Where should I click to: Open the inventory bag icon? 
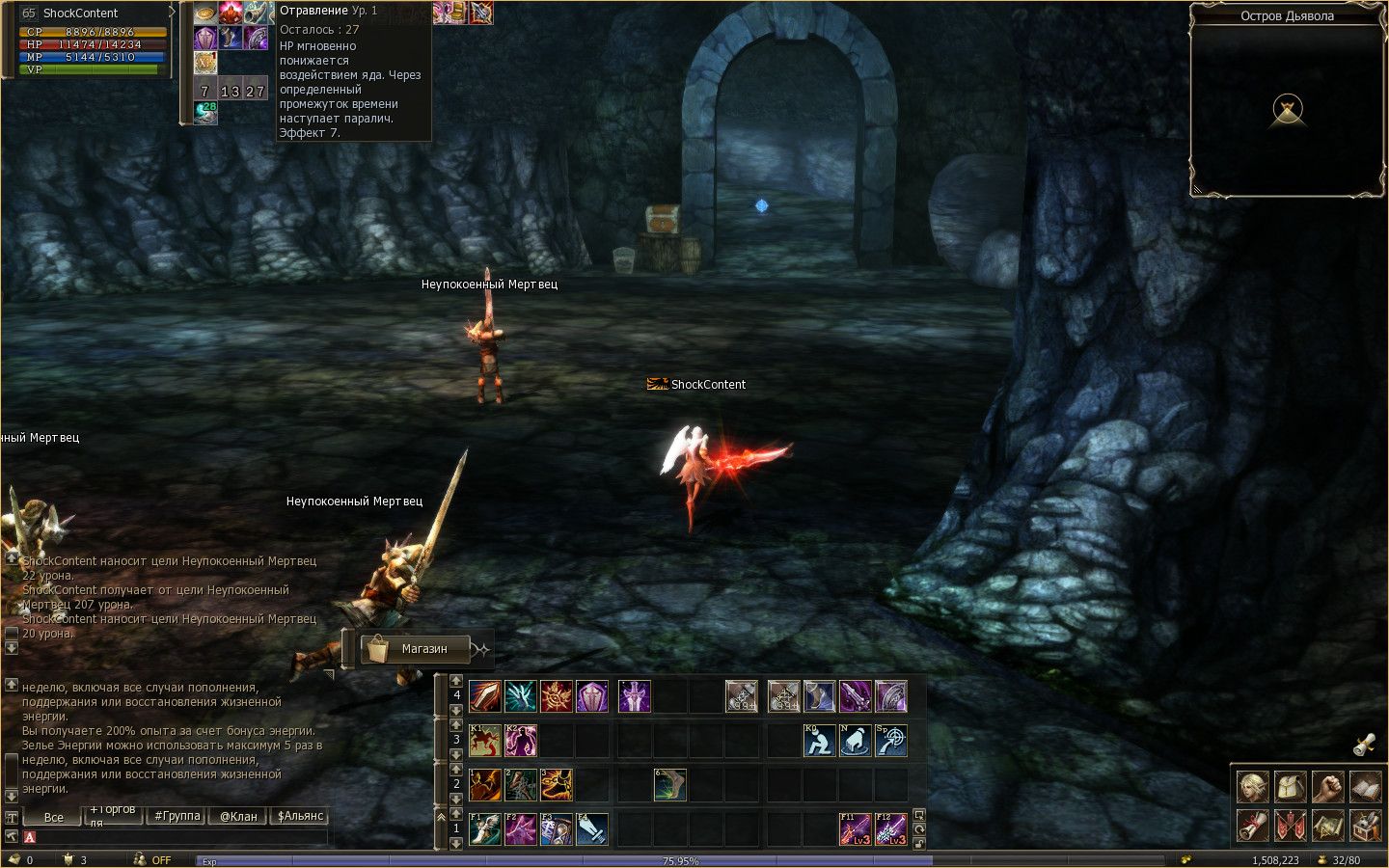[1291, 787]
